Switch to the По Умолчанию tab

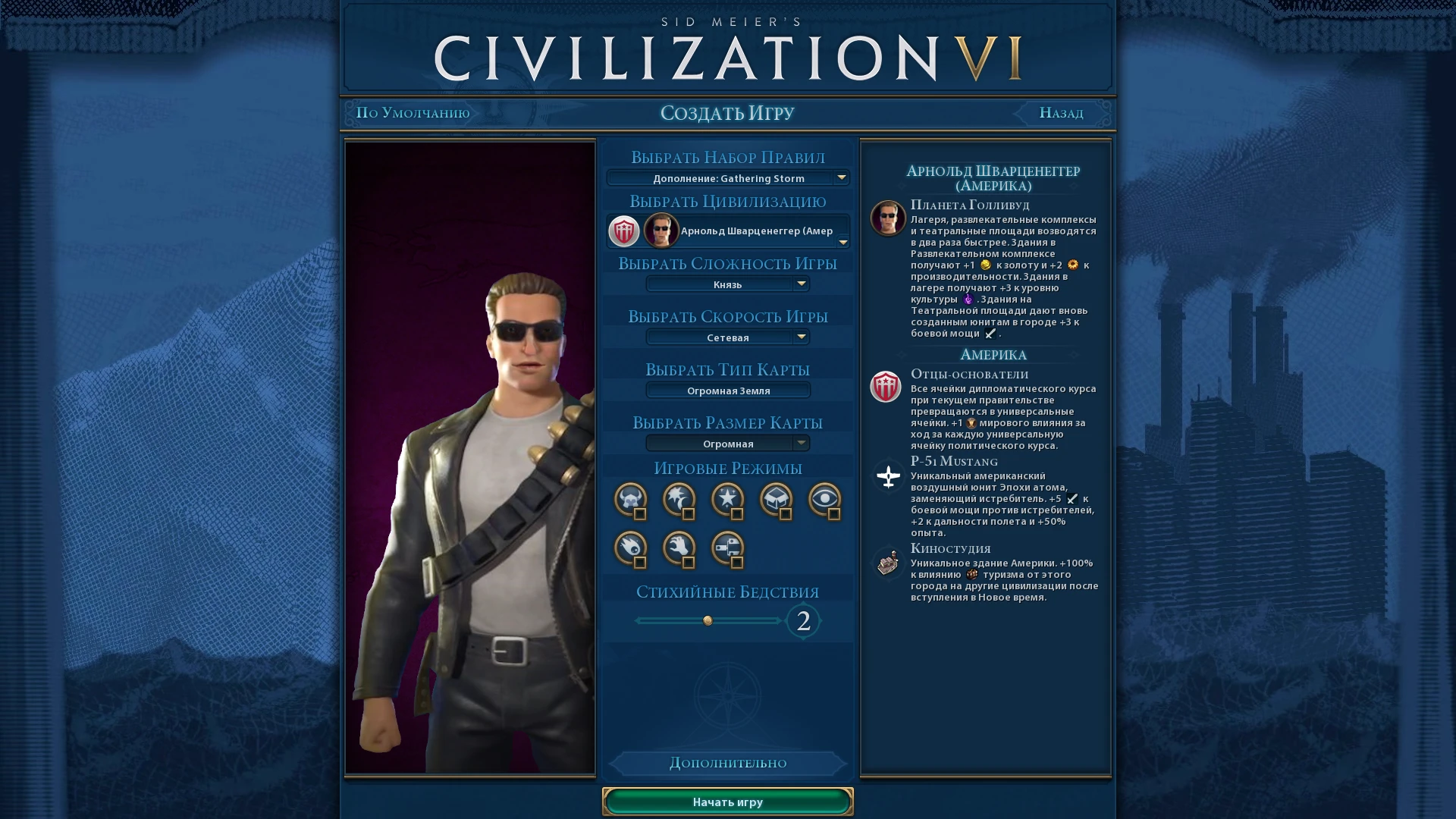pos(413,112)
